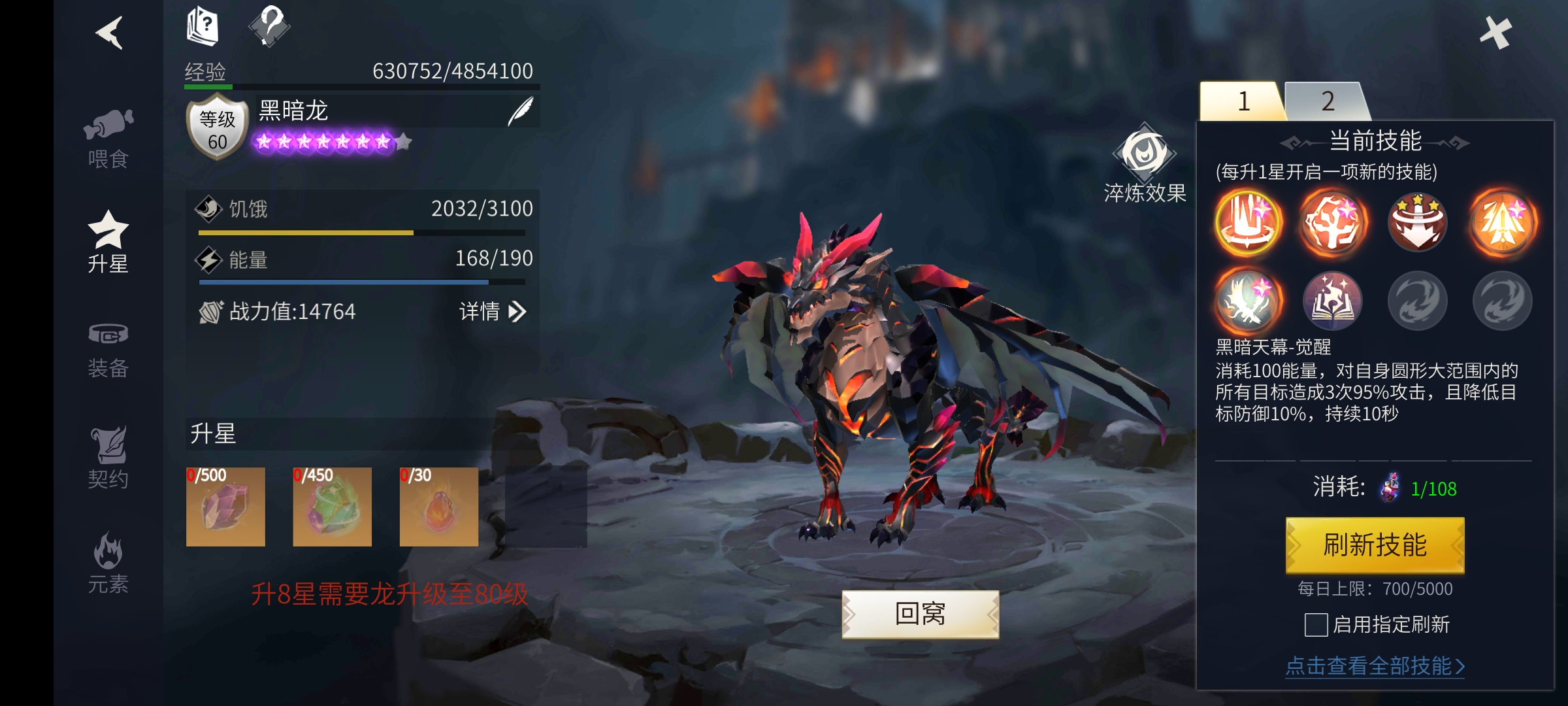Open the 喂食 feeding menu
Viewport: 1568px width, 706px height.
point(108,139)
